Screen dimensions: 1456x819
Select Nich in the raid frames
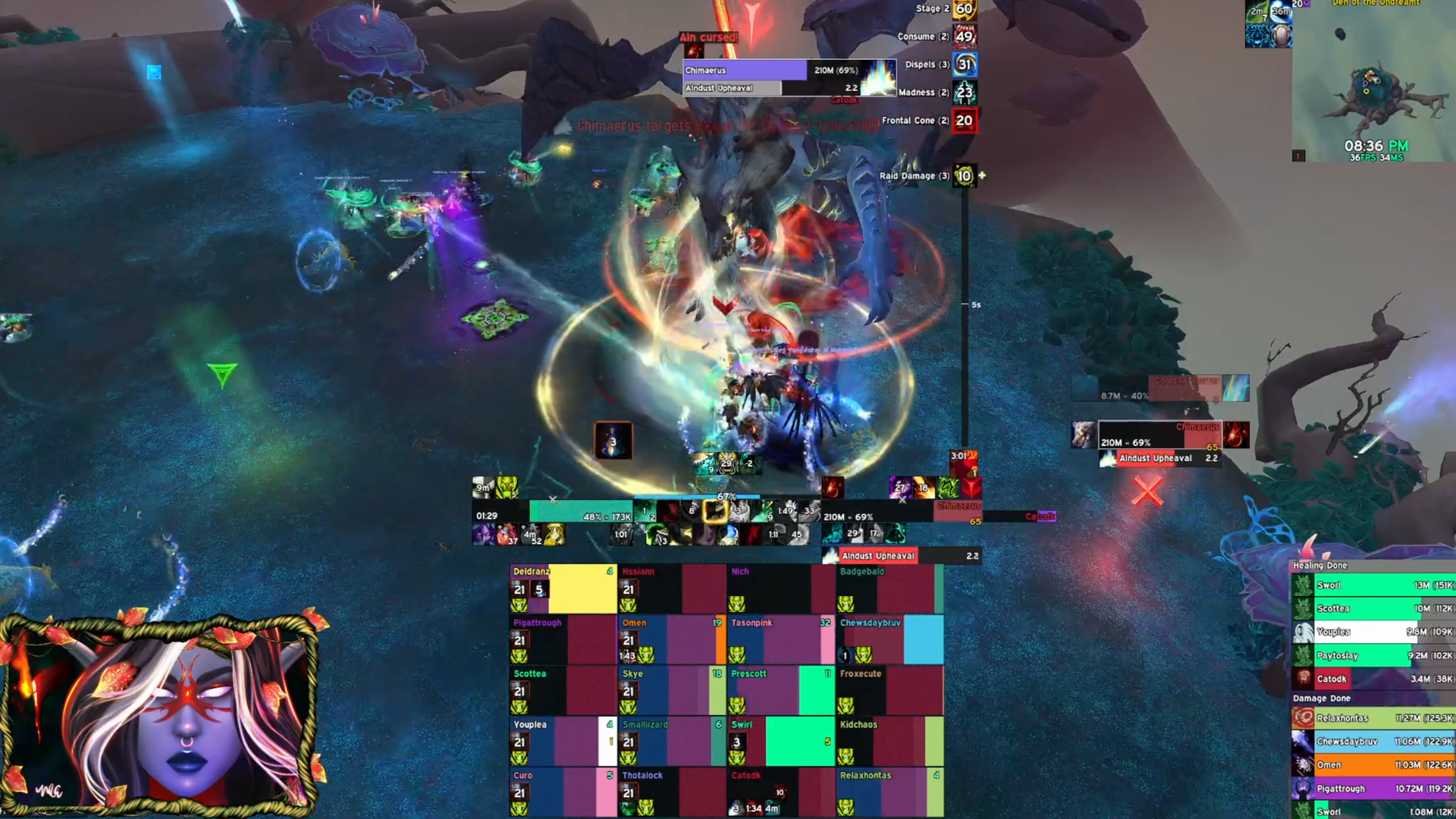(780, 588)
